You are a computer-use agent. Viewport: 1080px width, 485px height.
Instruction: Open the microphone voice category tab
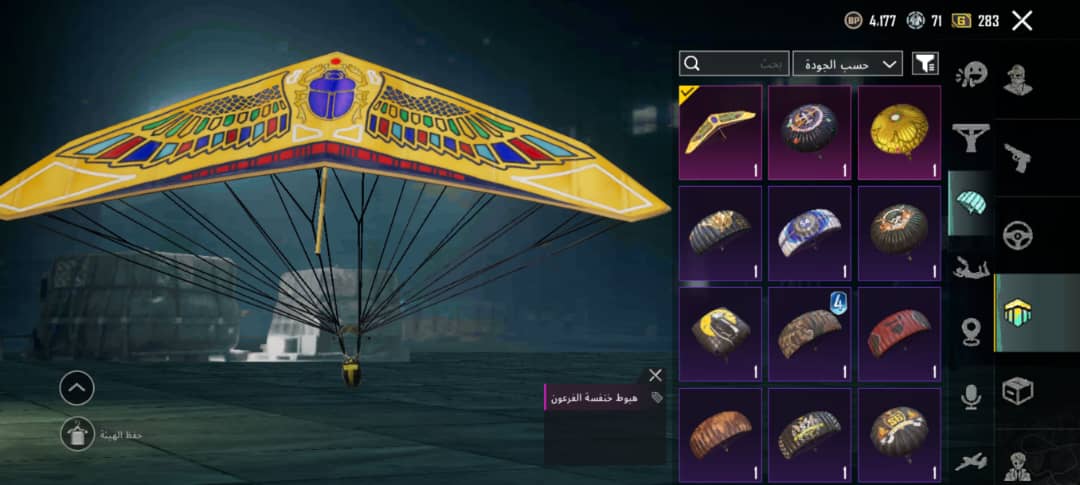pos(971,397)
